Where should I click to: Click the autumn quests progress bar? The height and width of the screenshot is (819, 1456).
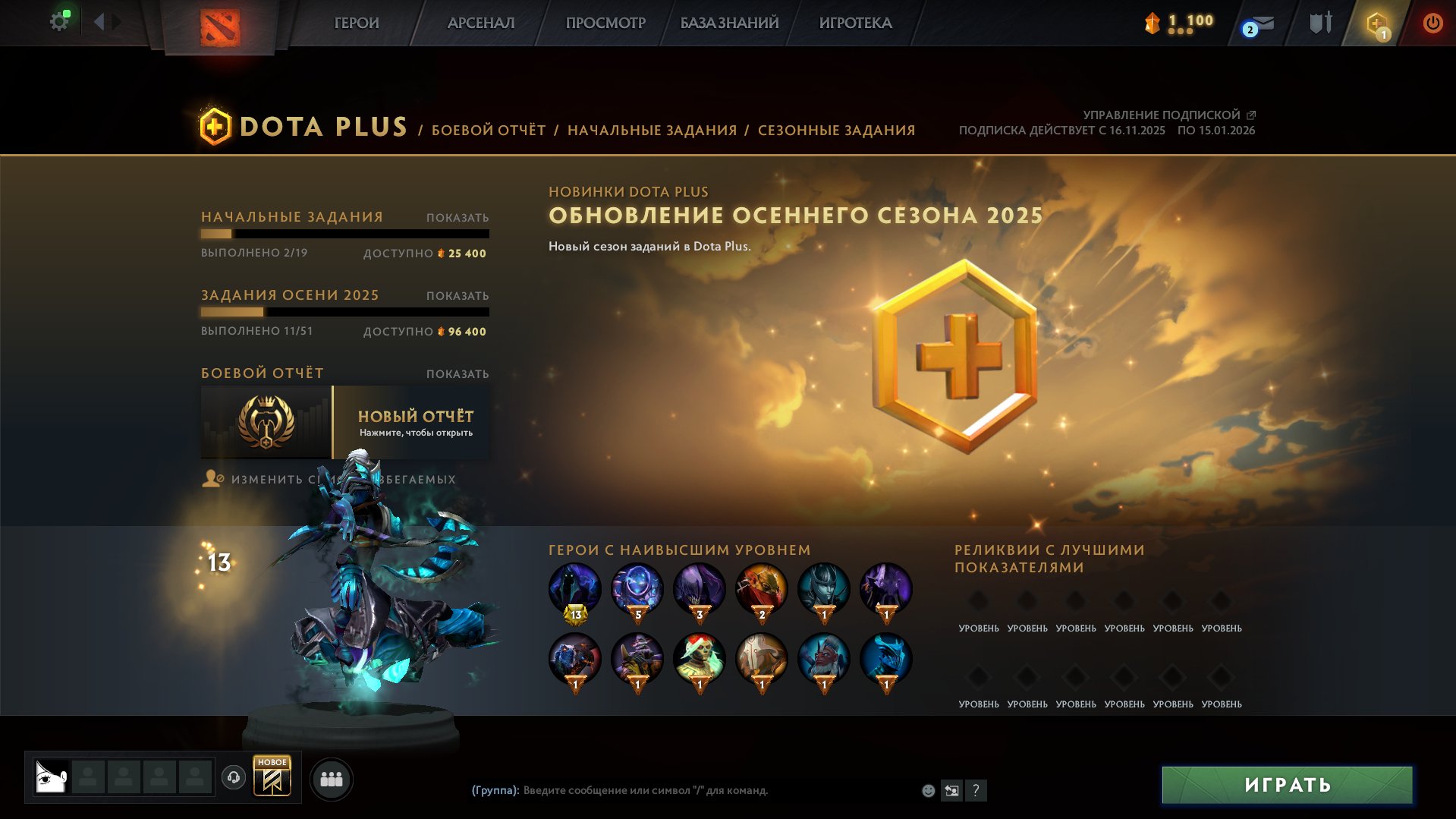[x=345, y=312]
